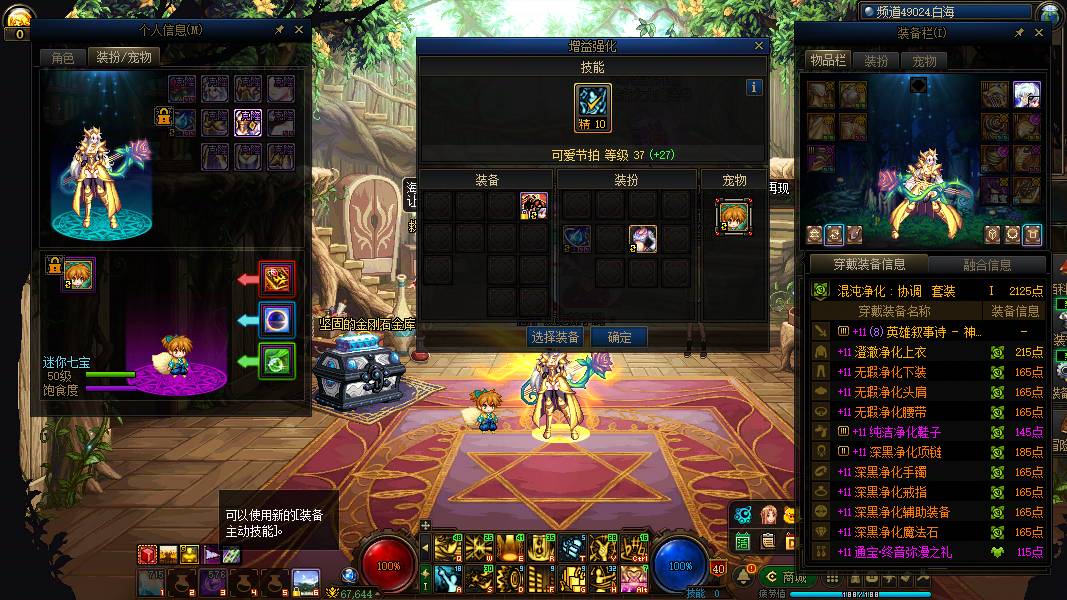Open the channel selector 频道49024白海
The width and height of the screenshot is (1067, 600).
click(x=945, y=12)
